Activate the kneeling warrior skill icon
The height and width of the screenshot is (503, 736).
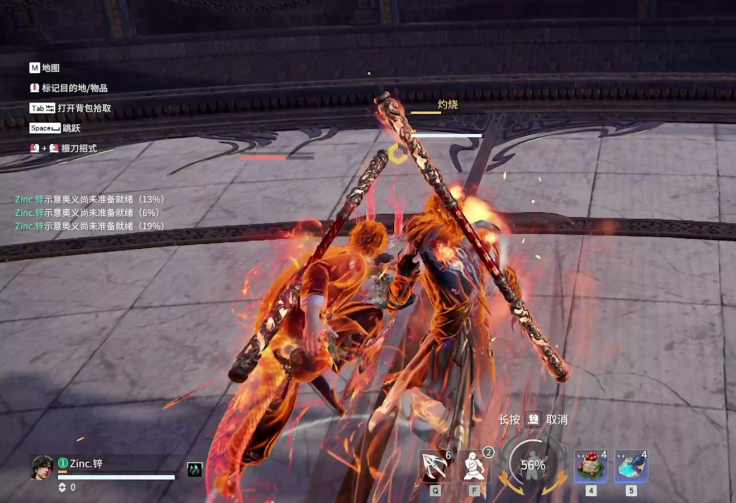click(475, 466)
